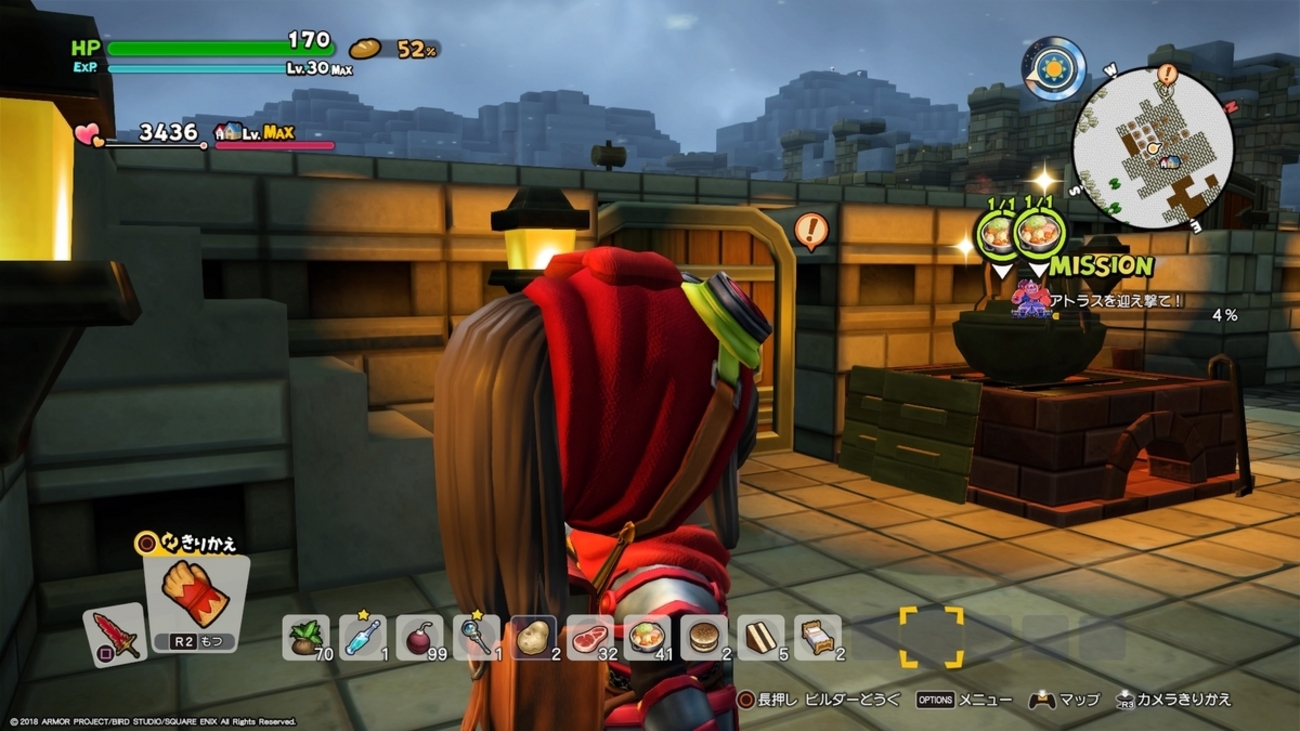Pick the potato hotbar slot
The image size is (1300, 731).
pos(533,637)
